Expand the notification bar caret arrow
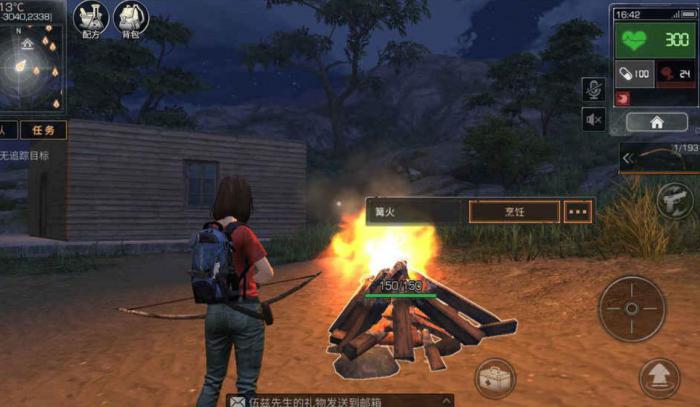Image resolution: width=700 pixels, height=407 pixels. pos(446,400)
